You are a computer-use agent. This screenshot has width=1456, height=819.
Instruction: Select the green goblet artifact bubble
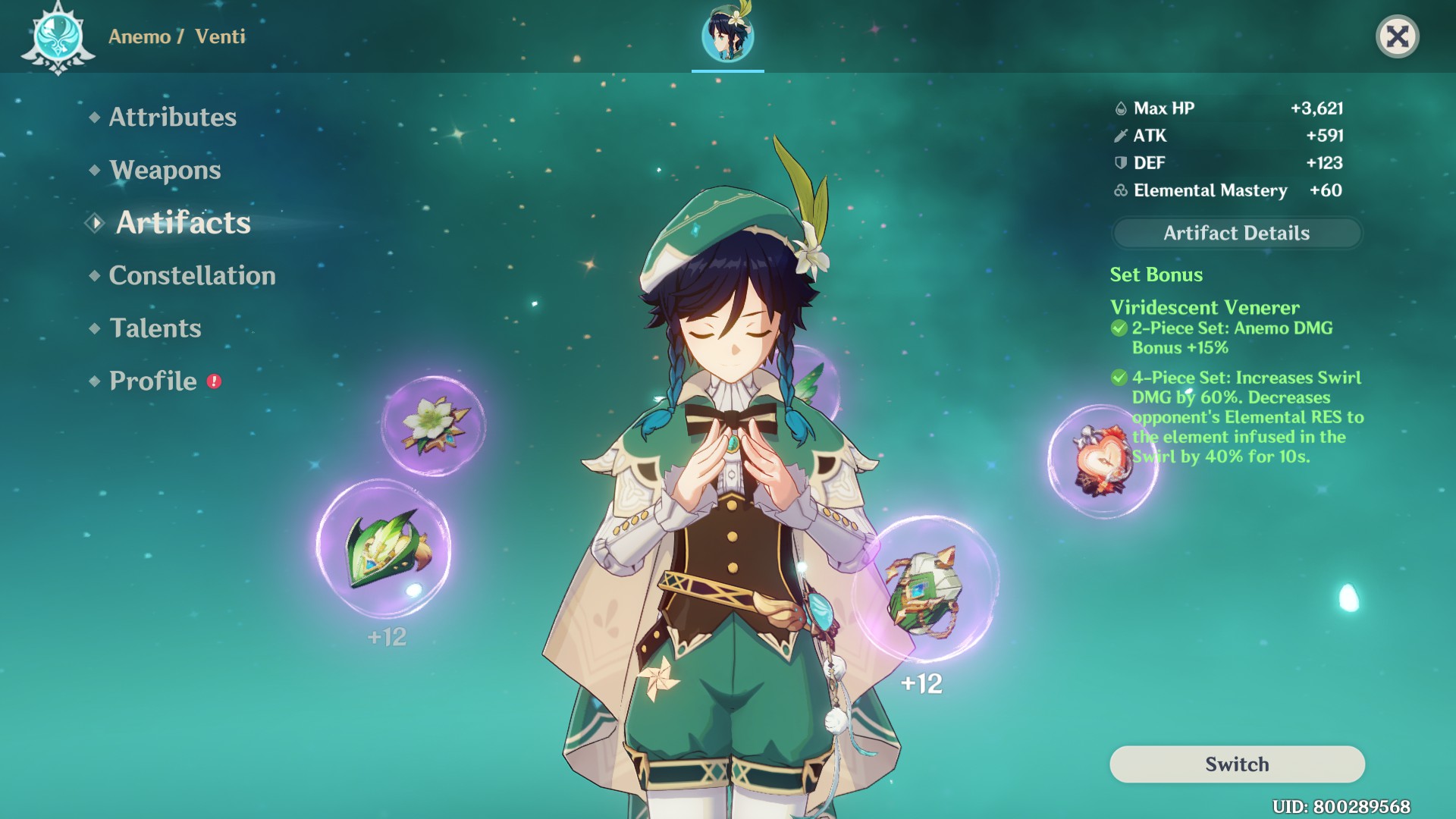[x=925, y=590]
